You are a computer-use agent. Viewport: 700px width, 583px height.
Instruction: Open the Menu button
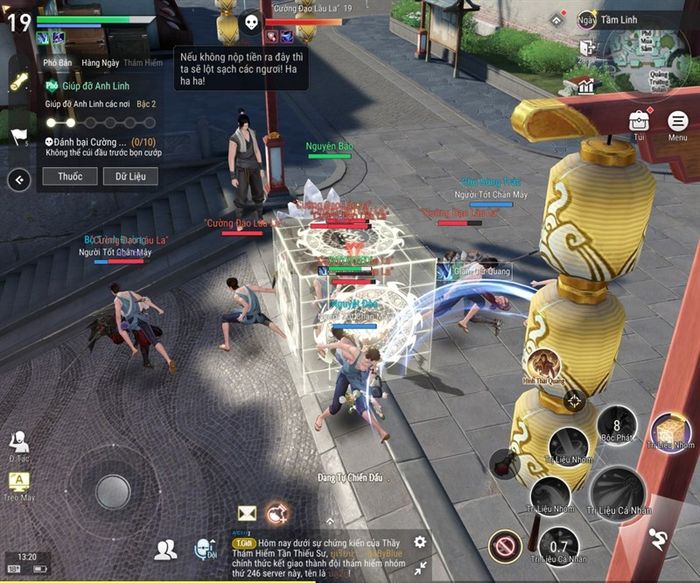(677, 121)
